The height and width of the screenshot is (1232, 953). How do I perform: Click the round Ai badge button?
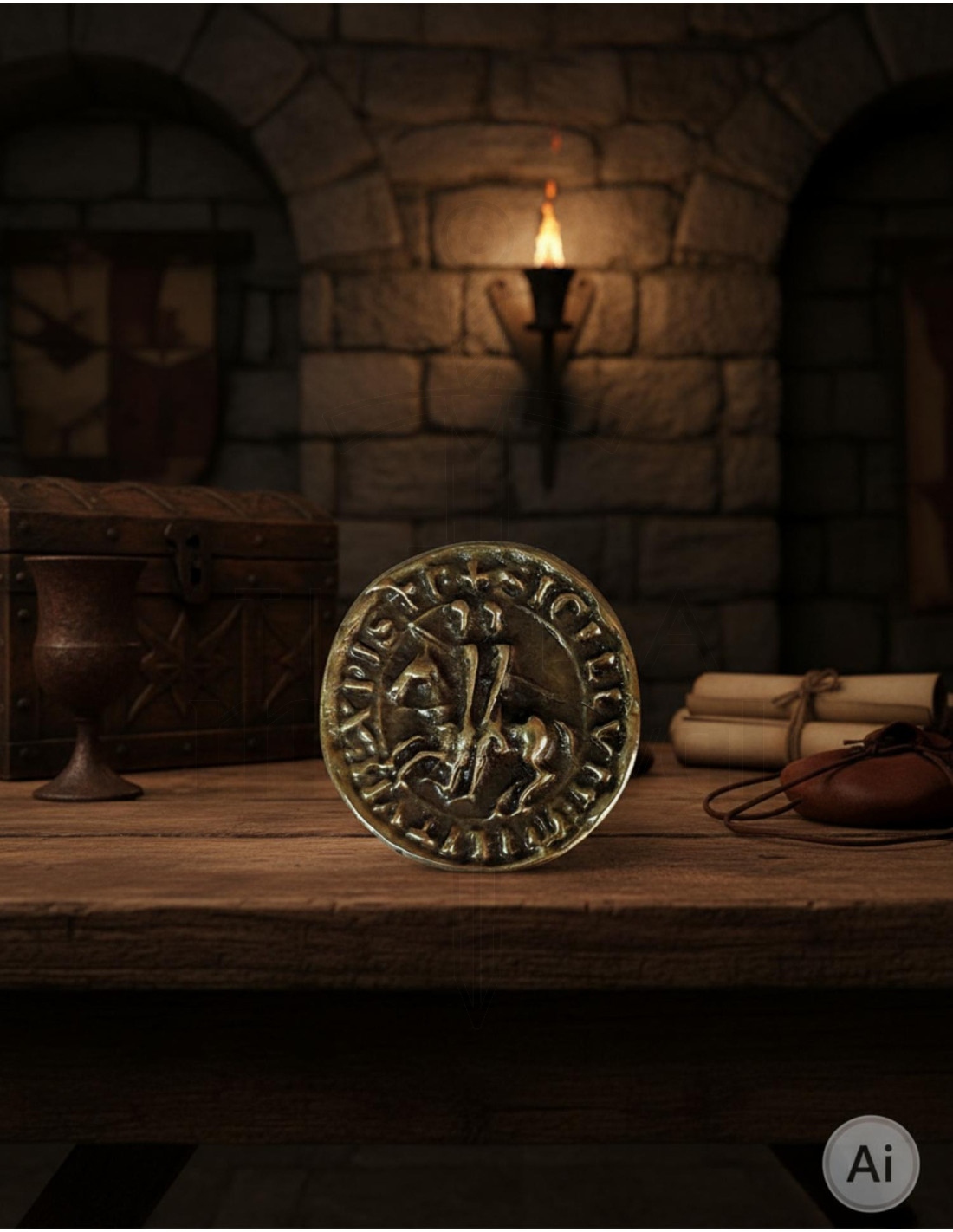[870, 1163]
